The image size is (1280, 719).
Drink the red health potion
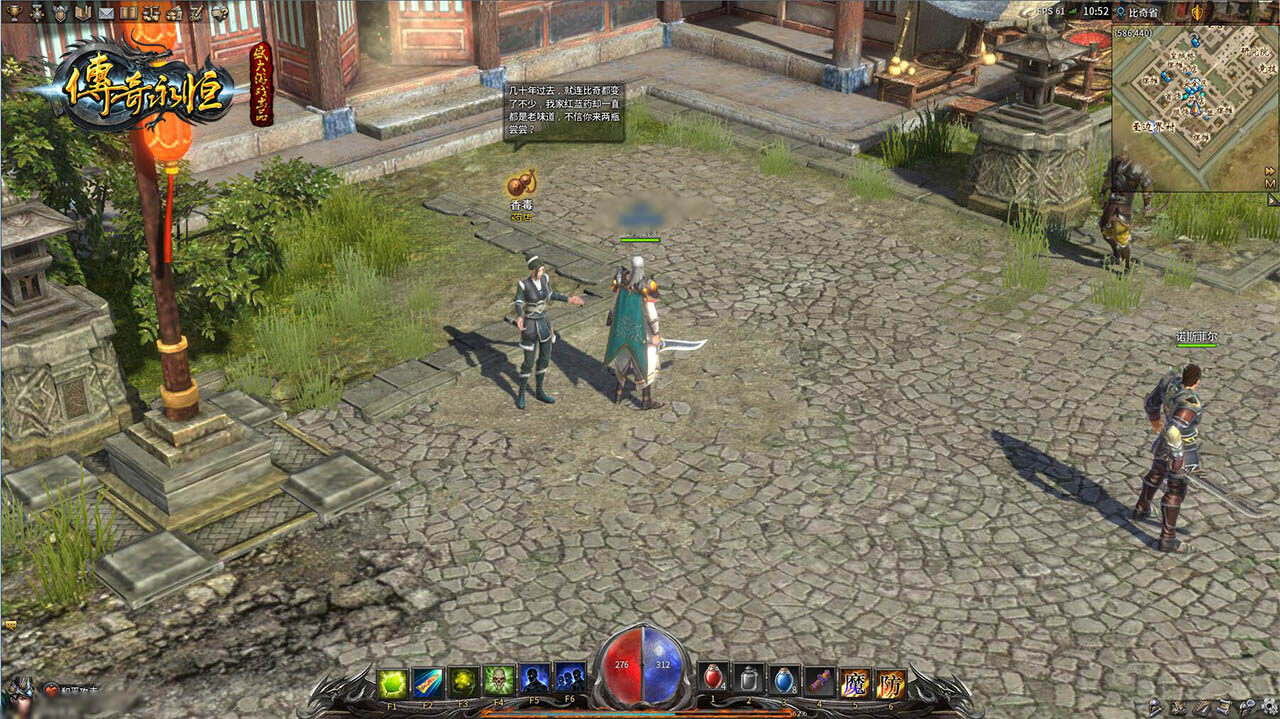coord(713,680)
